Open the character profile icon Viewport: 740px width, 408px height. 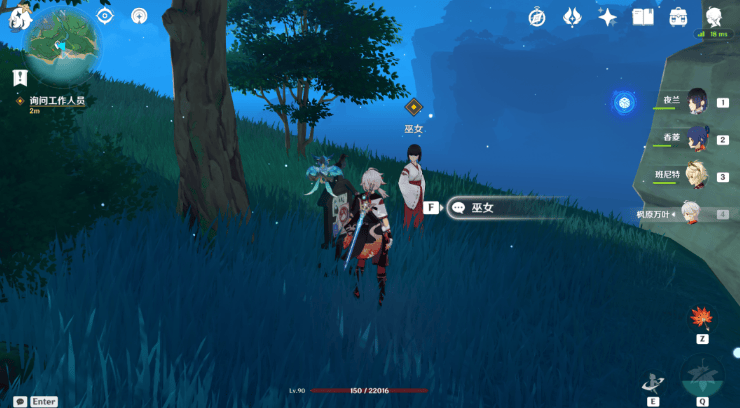click(714, 17)
